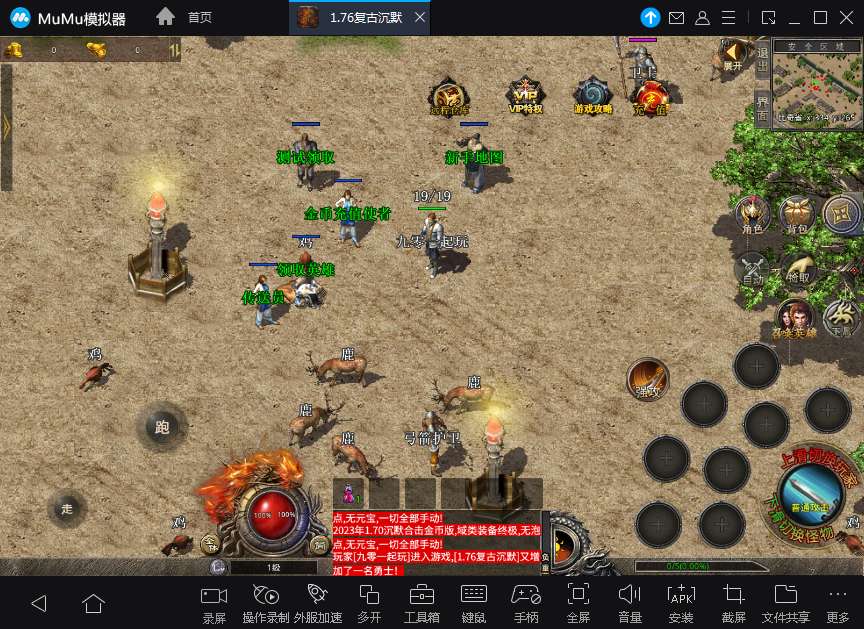Open the 界面 interface tab
Viewport: 864px width, 629px height.
[762, 107]
